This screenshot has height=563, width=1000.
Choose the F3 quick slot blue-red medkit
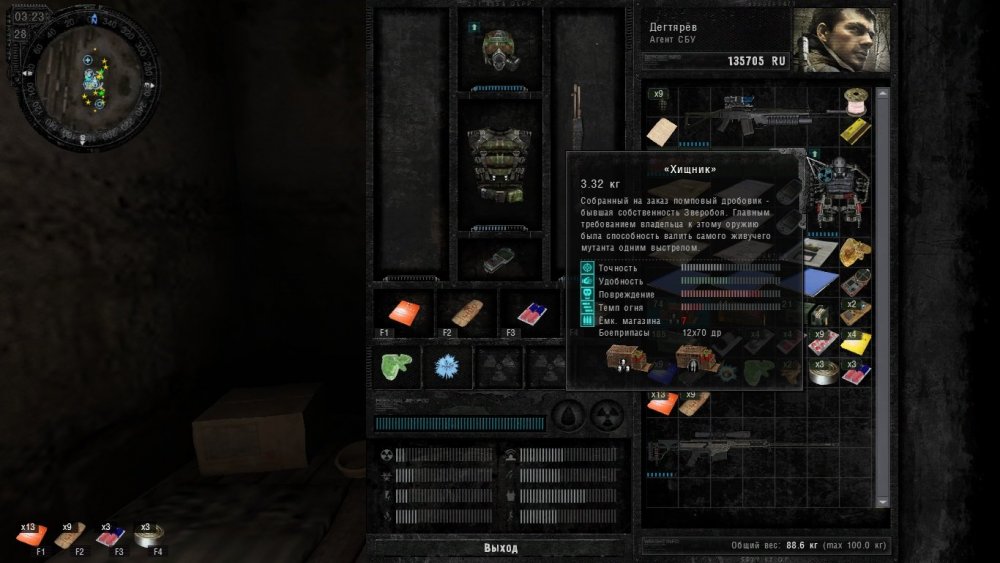(526, 312)
